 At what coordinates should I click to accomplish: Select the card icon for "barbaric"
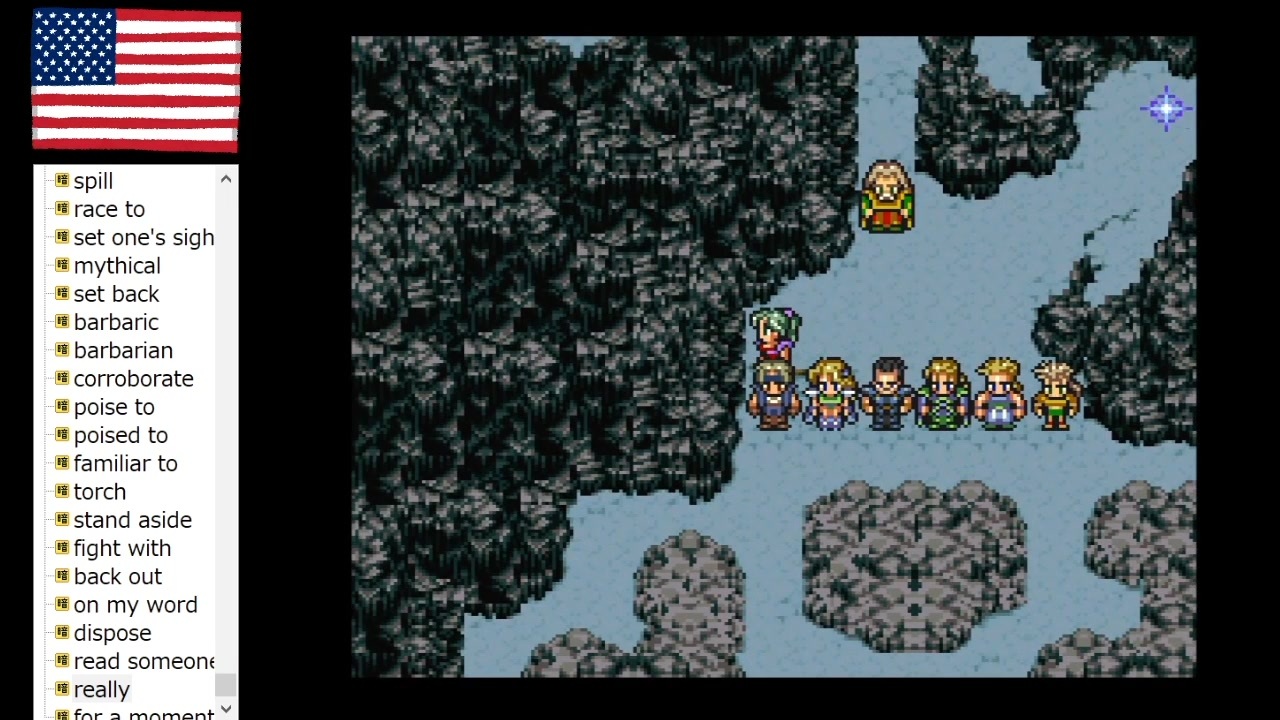pyautogui.click(x=60, y=322)
